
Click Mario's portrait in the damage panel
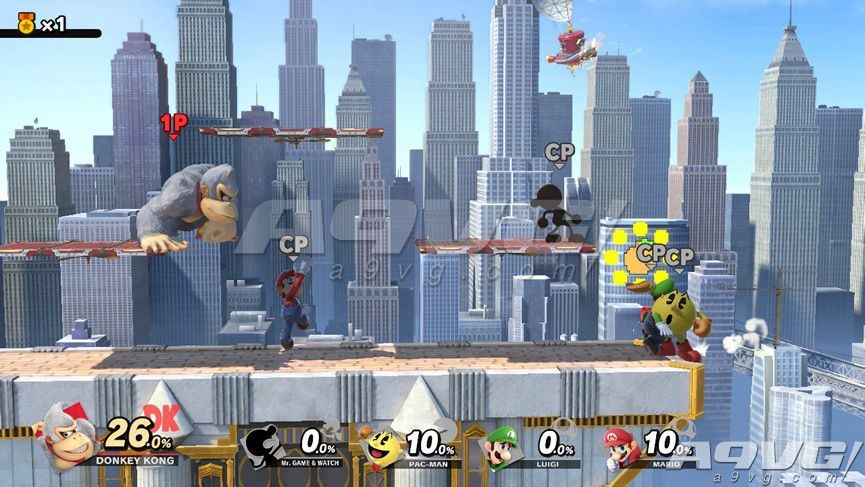[x=621, y=446]
